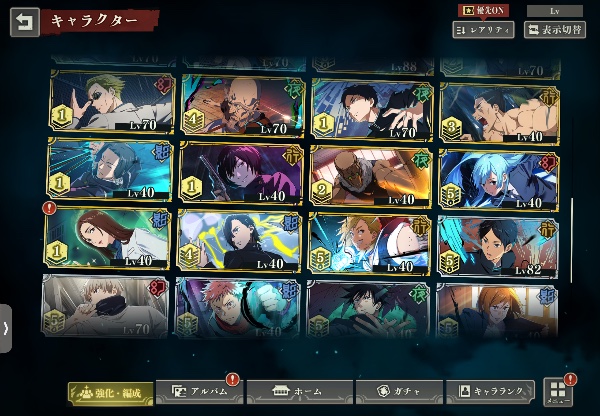Expand the side panel arrow tab

coord(6,328)
